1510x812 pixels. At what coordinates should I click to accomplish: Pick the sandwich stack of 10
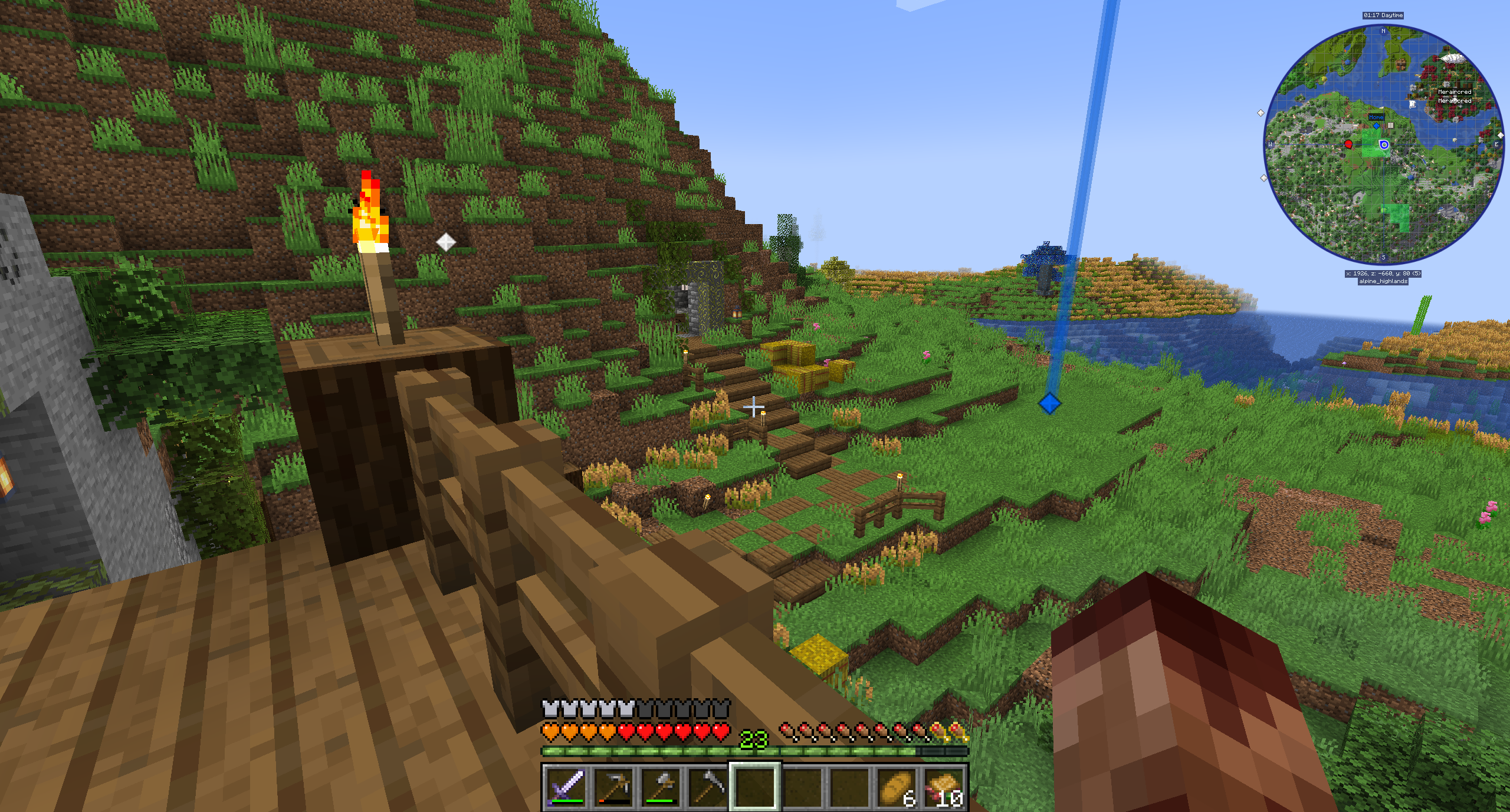click(x=944, y=787)
